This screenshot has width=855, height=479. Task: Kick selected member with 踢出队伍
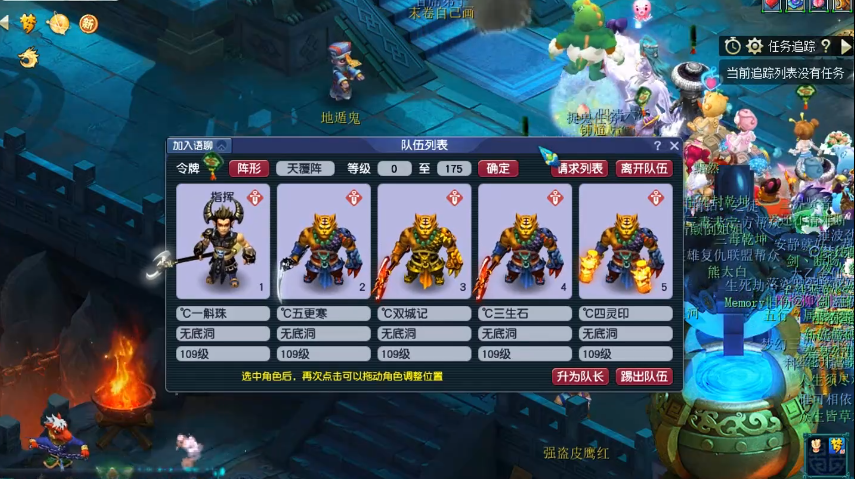644,376
